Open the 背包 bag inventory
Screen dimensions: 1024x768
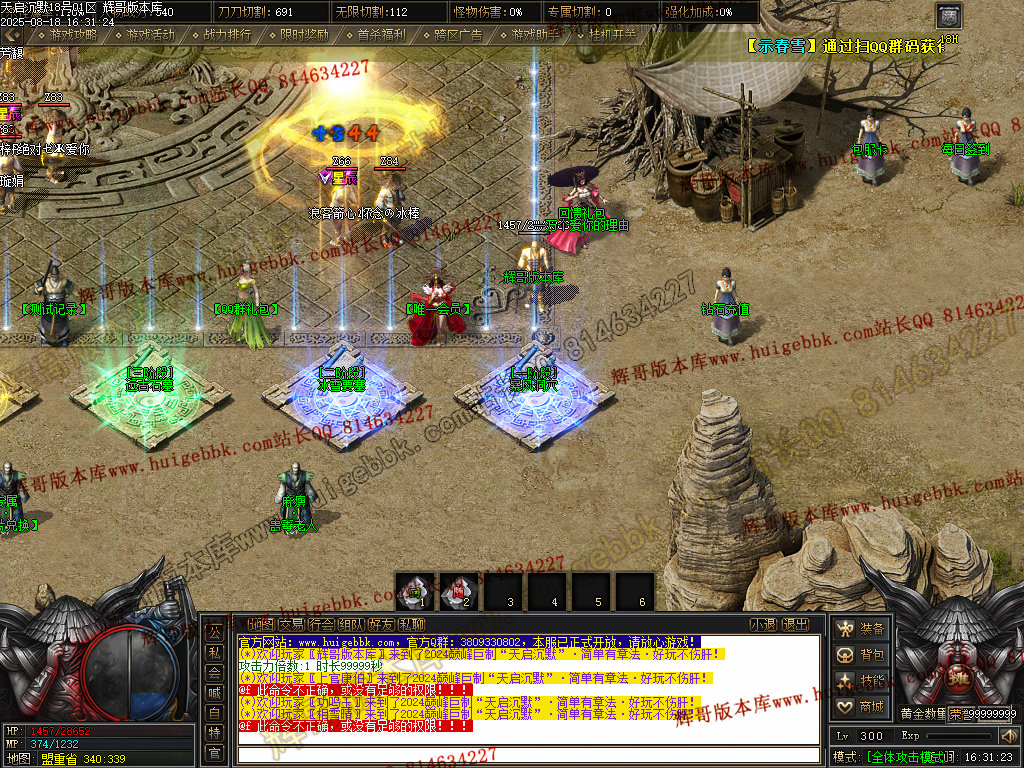(861, 655)
